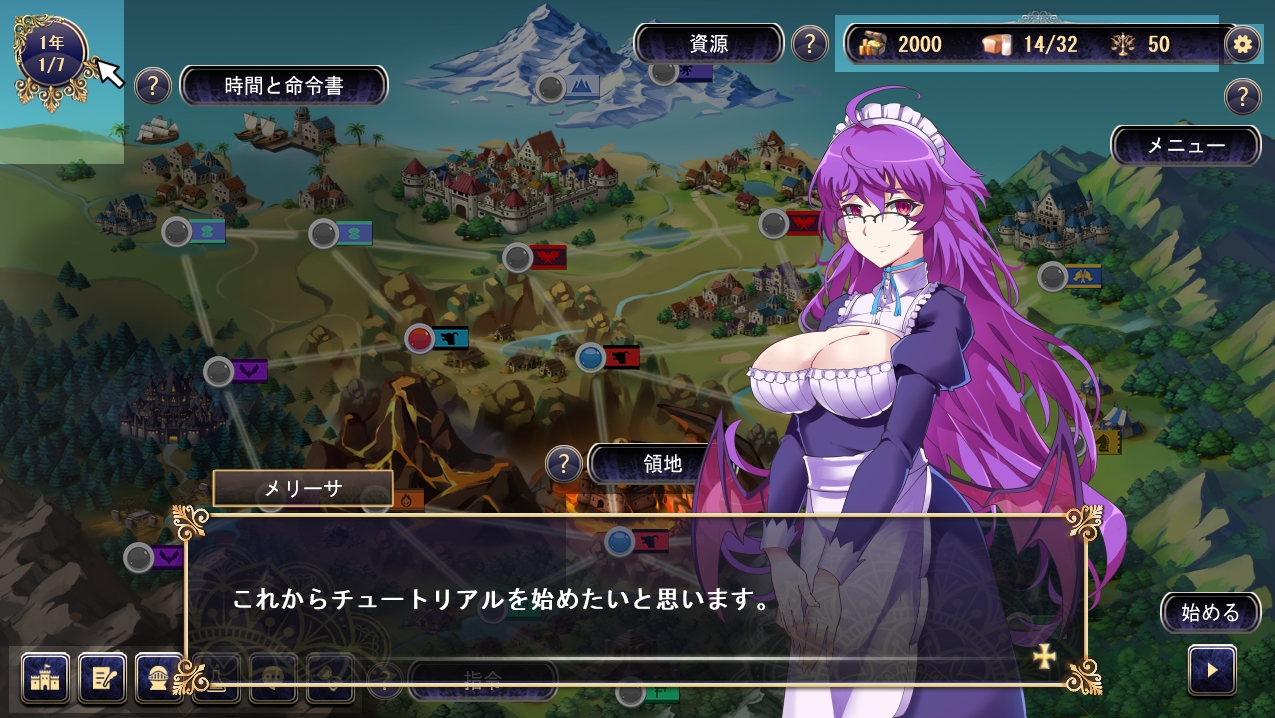Choose the 始める button
The height and width of the screenshot is (718, 1275).
[x=1210, y=613]
